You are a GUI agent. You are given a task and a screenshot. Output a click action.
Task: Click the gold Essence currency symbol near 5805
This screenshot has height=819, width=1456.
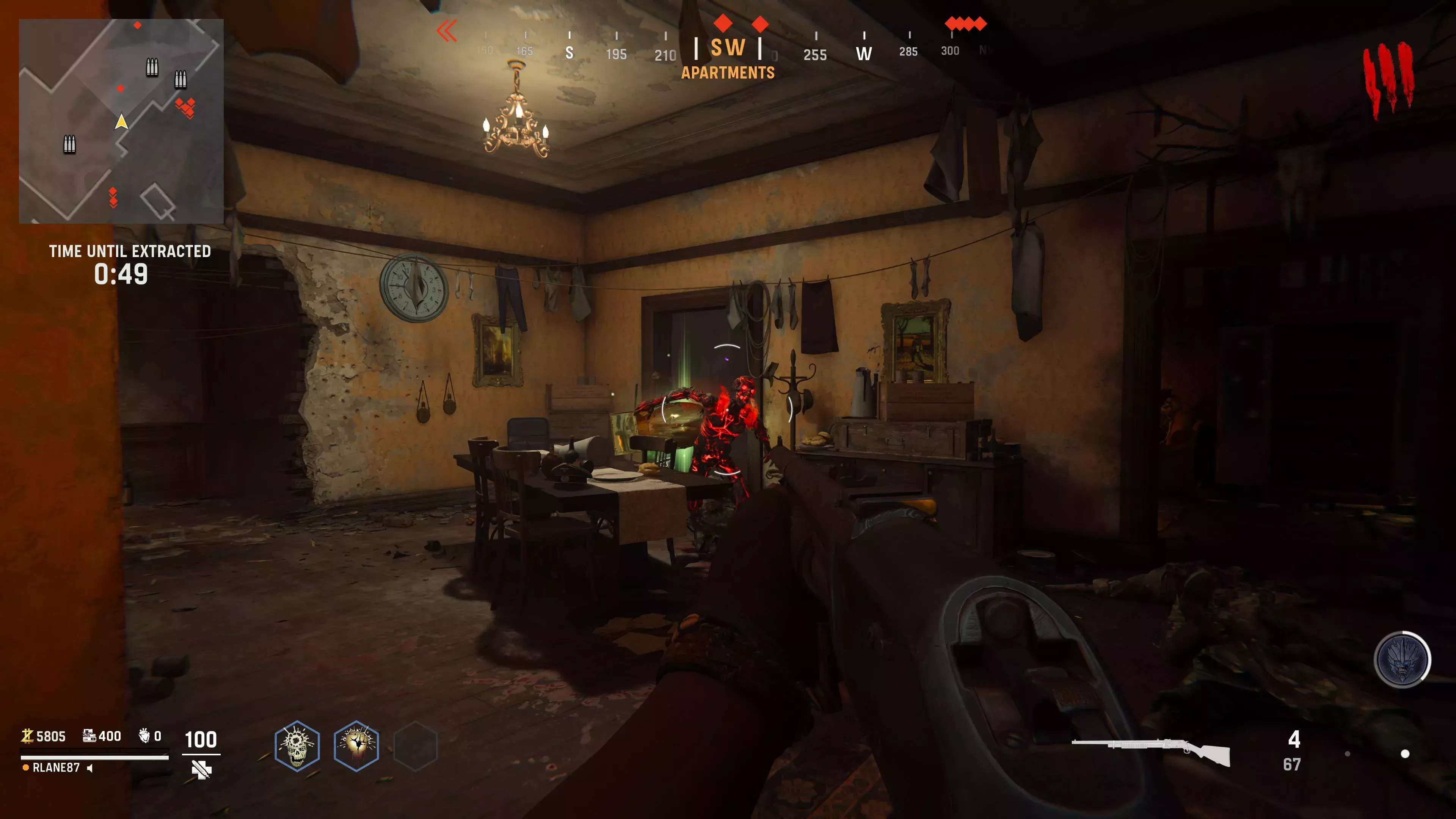click(28, 736)
